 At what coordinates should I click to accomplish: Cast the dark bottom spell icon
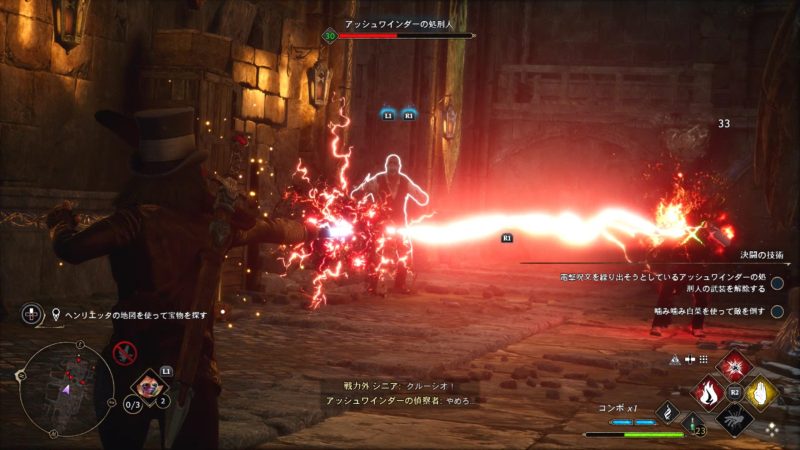(x=735, y=420)
